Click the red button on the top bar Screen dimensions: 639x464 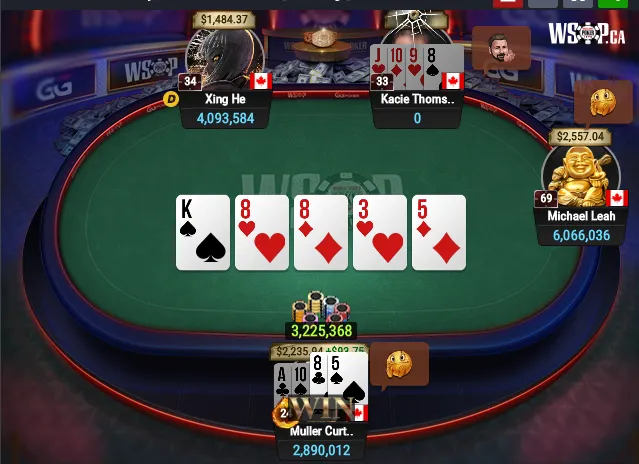click(508, 3)
